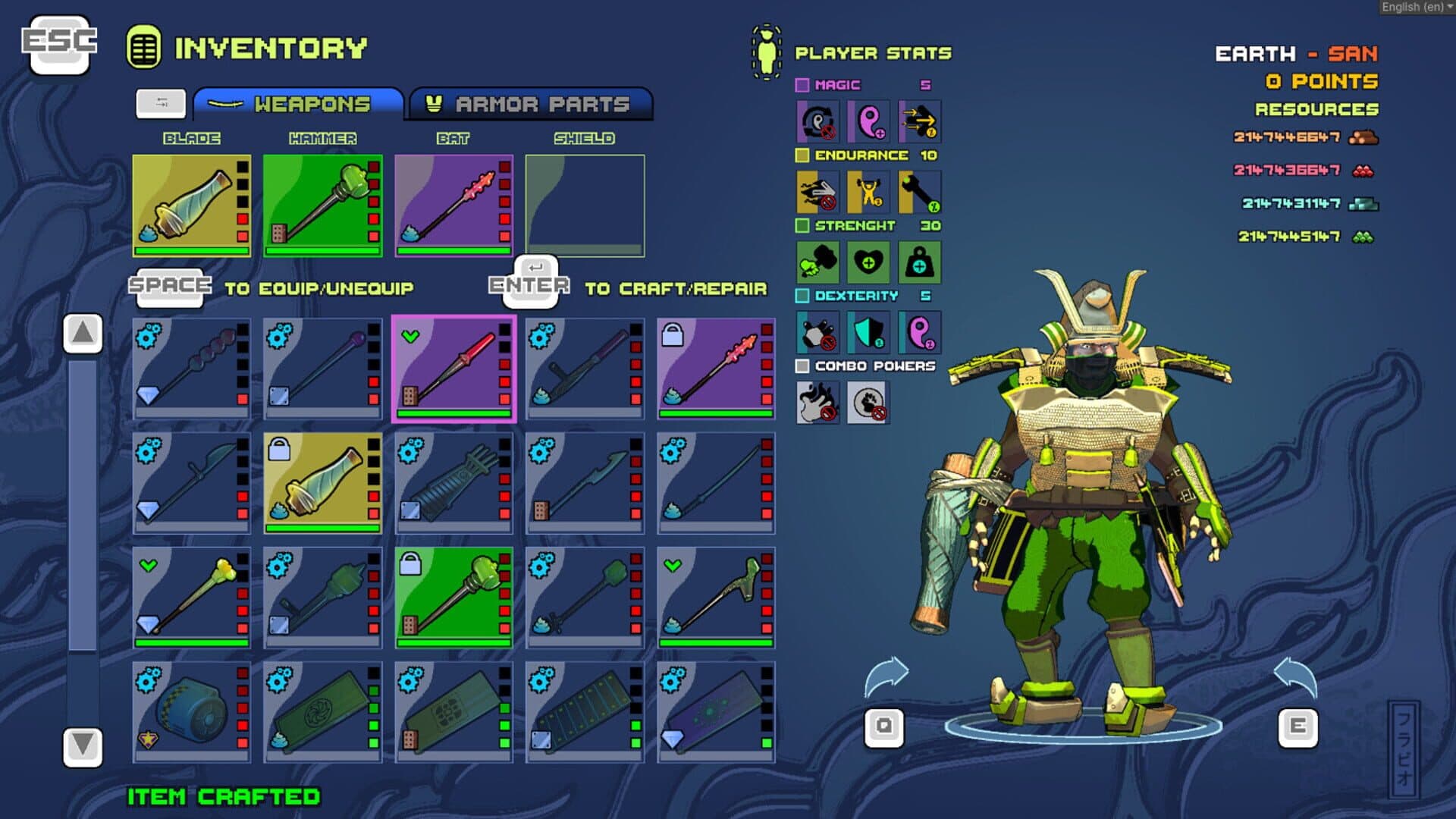Select the equipped green Hammer slot
This screenshot has height=819, width=1456.
pyautogui.click(x=322, y=206)
